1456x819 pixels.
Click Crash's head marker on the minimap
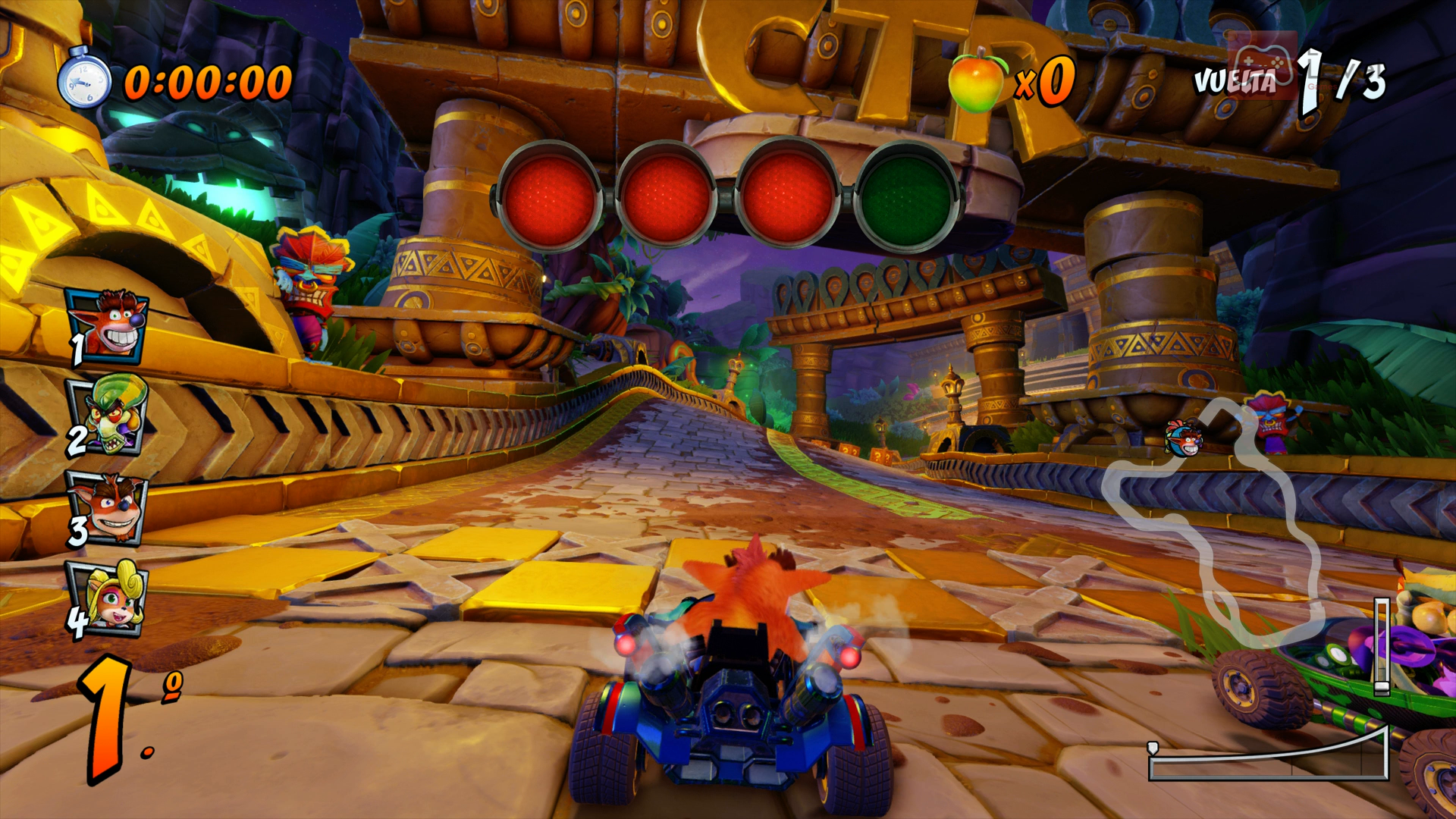(1184, 438)
